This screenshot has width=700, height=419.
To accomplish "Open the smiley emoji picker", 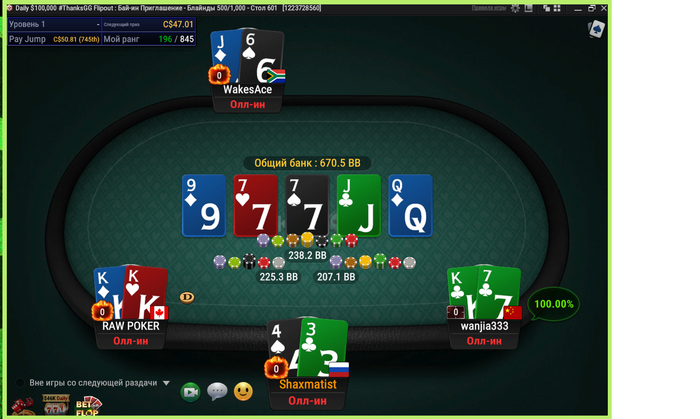I will point(243,391).
